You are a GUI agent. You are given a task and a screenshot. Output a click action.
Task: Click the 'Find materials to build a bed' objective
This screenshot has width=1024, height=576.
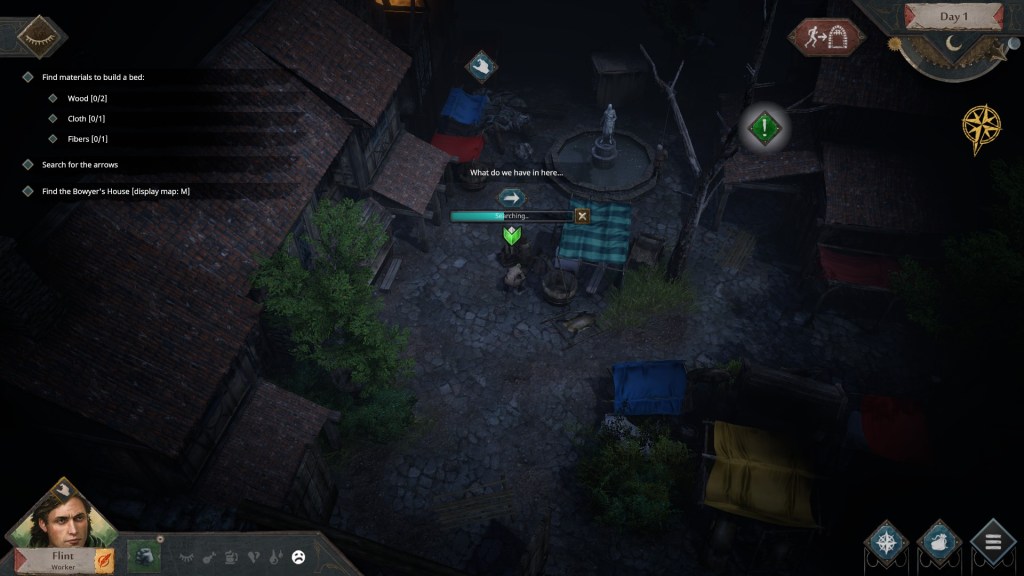[93, 77]
